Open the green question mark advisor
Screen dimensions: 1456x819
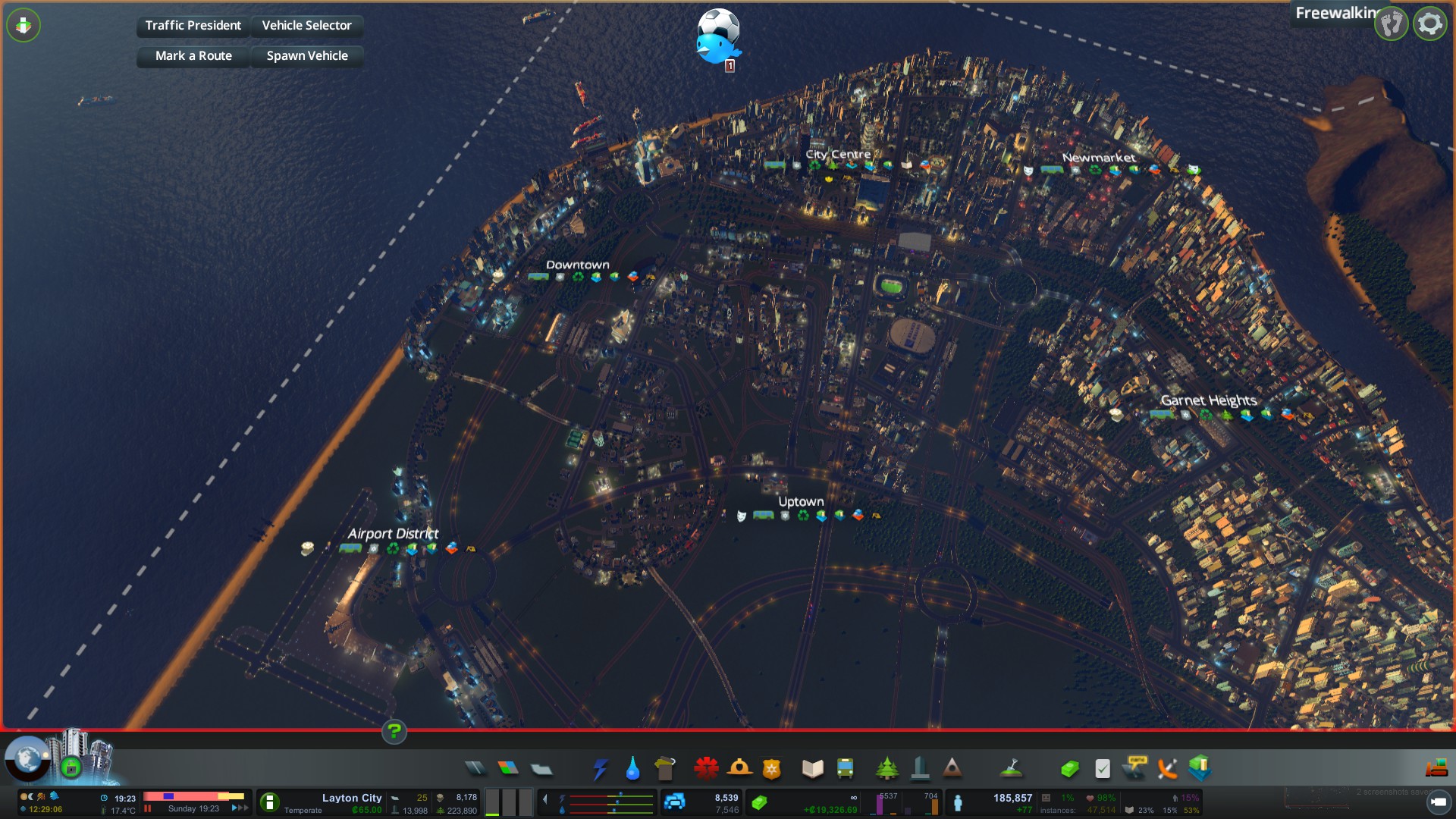(x=394, y=732)
